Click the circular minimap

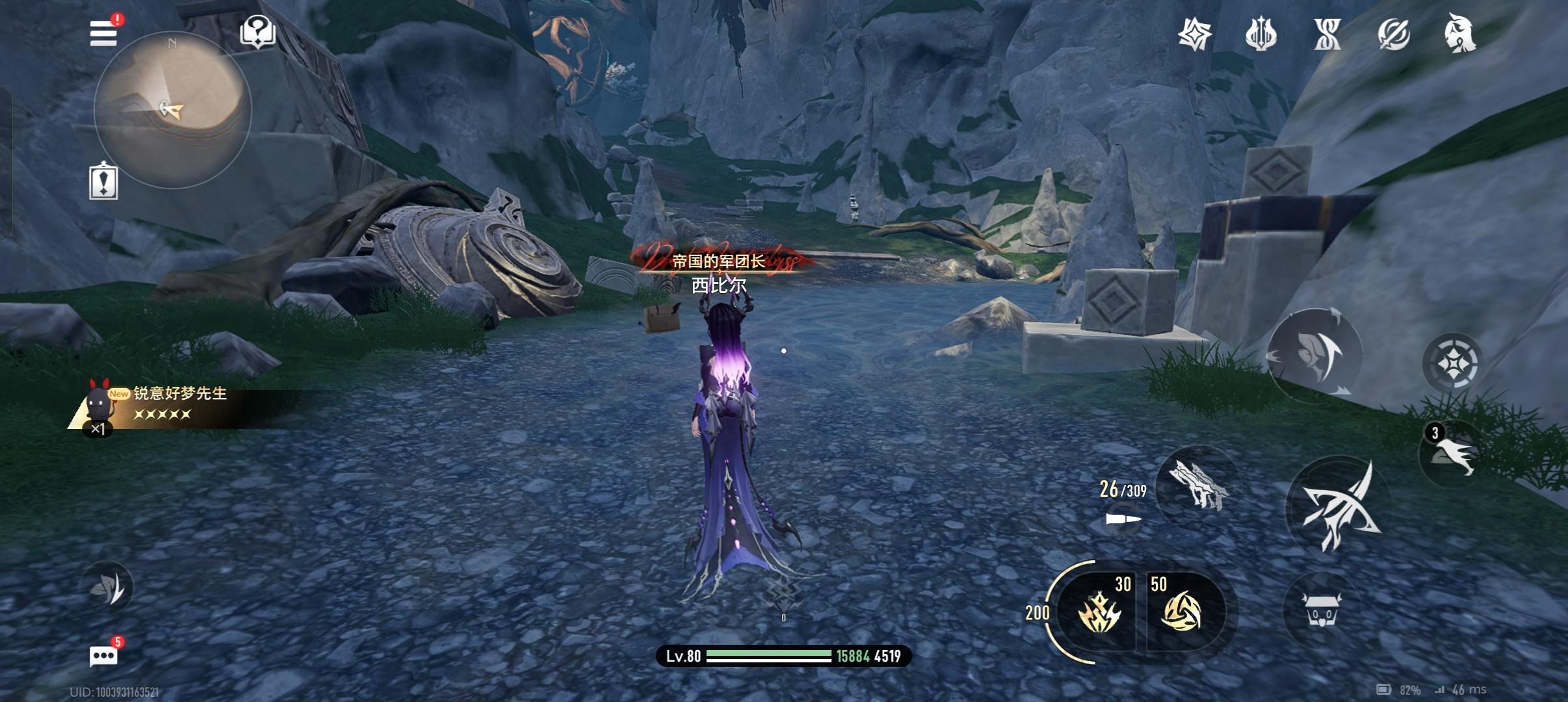[x=172, y=110]
